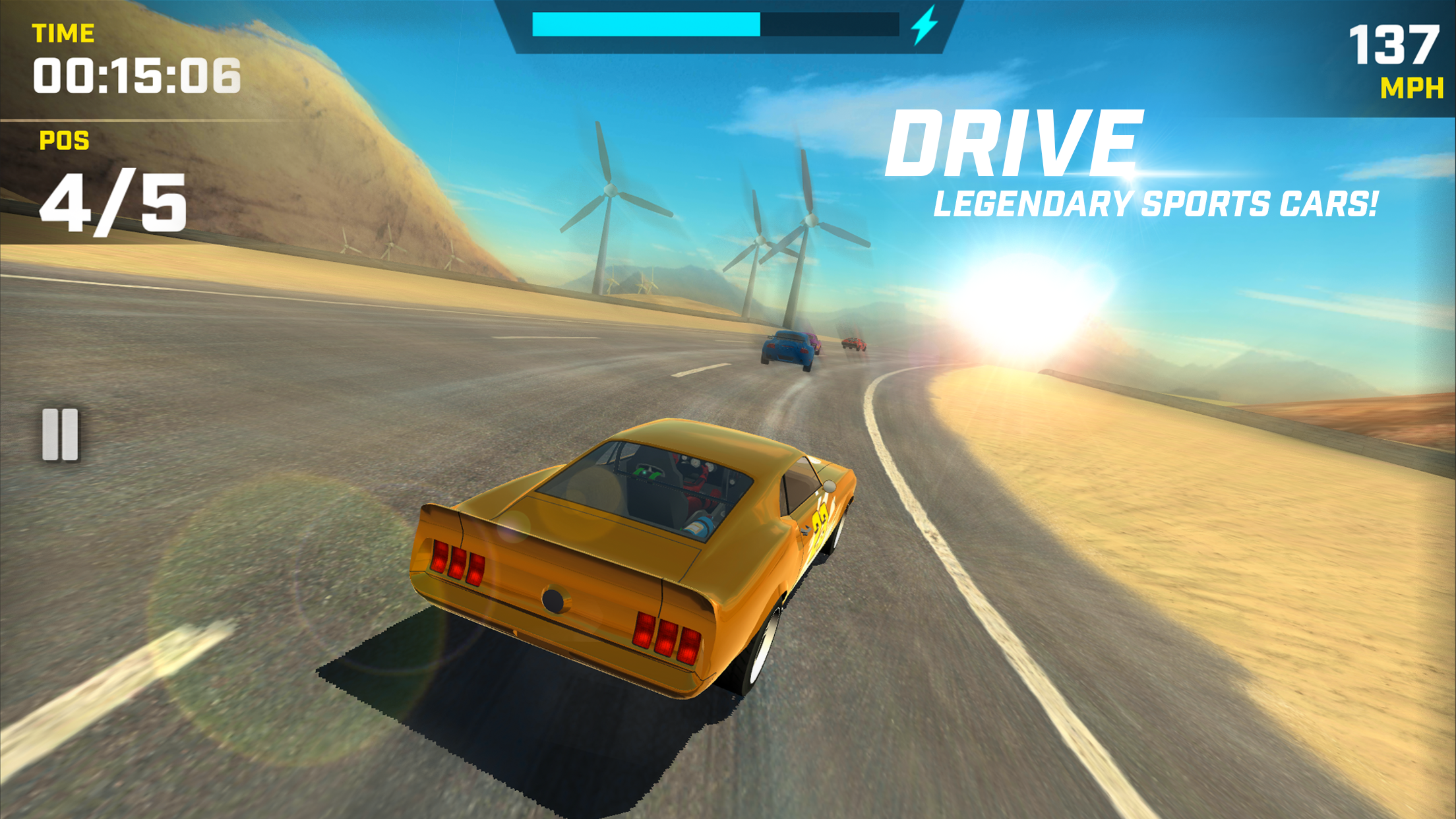Click the DRIVE banner text
Image resolution: width=1456 pixels, height=819 pixels.
coord(1016,144)
